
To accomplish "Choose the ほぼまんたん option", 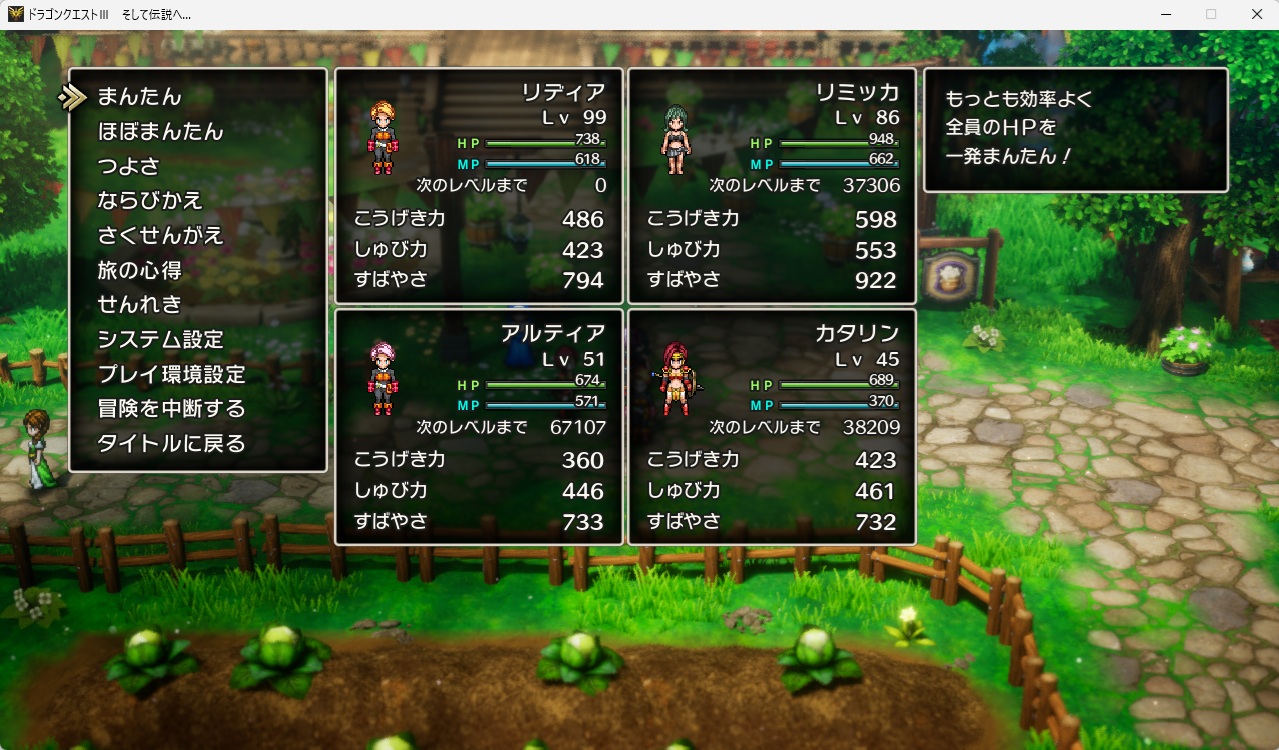I will (x=160, y=132).
